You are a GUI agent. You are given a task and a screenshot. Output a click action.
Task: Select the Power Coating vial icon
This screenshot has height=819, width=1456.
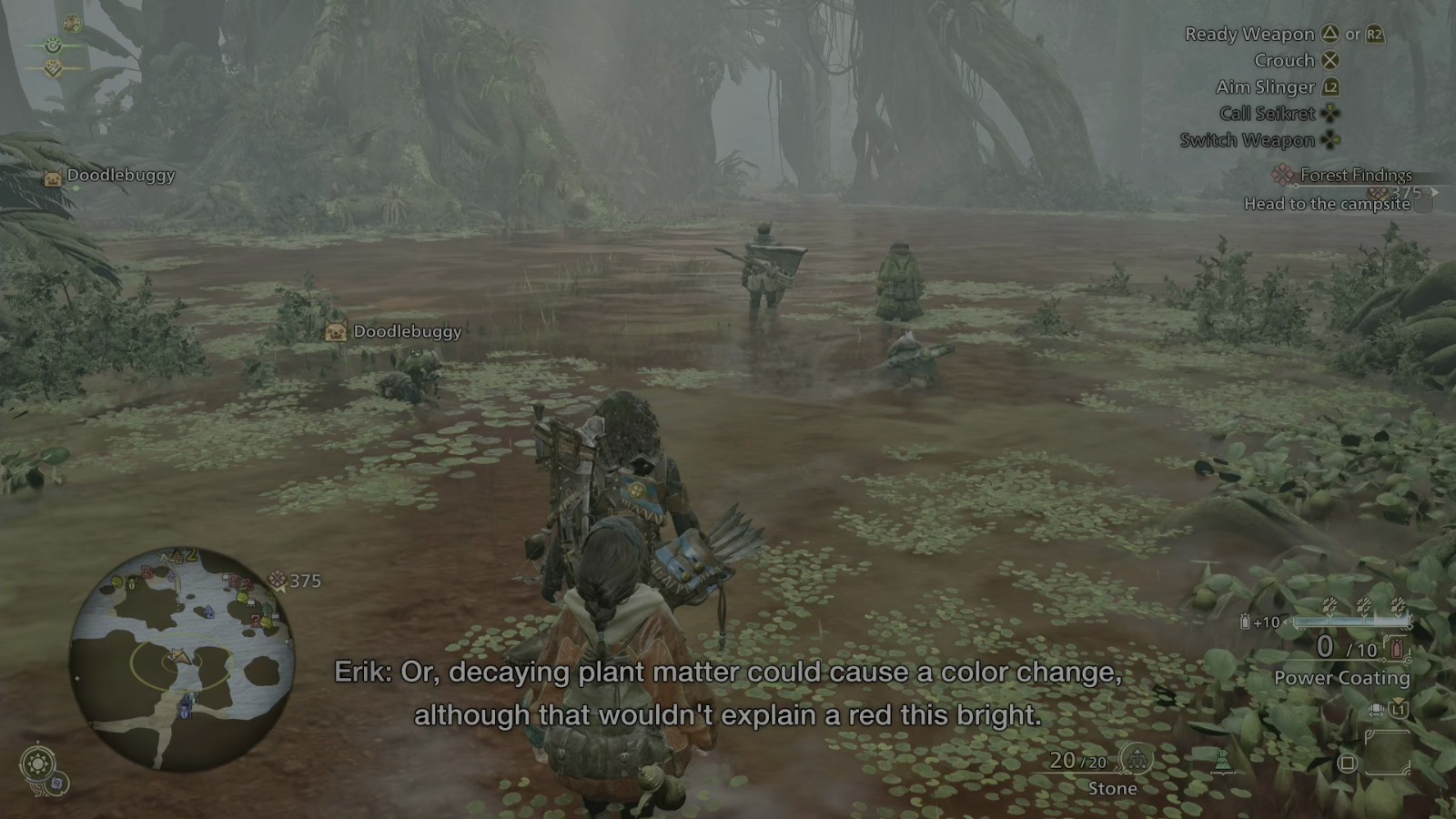pos(1396,650)
